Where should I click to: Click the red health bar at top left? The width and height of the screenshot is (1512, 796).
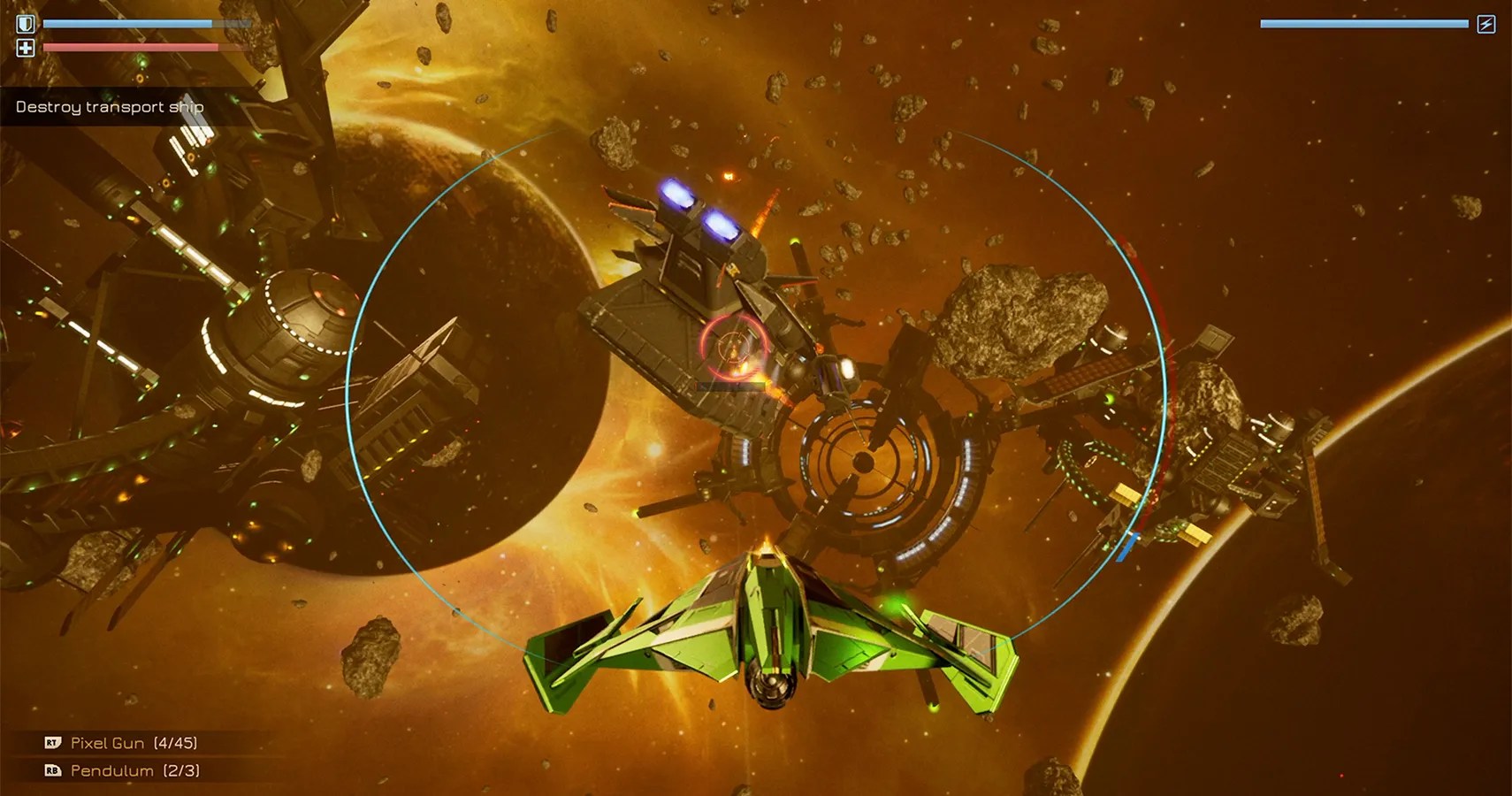(133, 47)
